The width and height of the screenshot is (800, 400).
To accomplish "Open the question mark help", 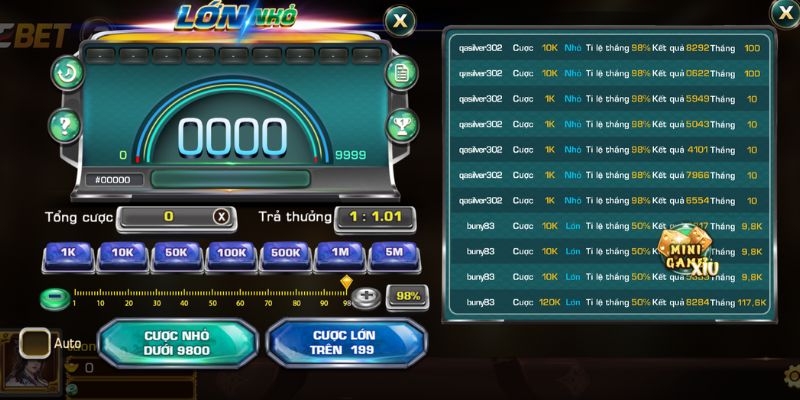I will point(64,126).
